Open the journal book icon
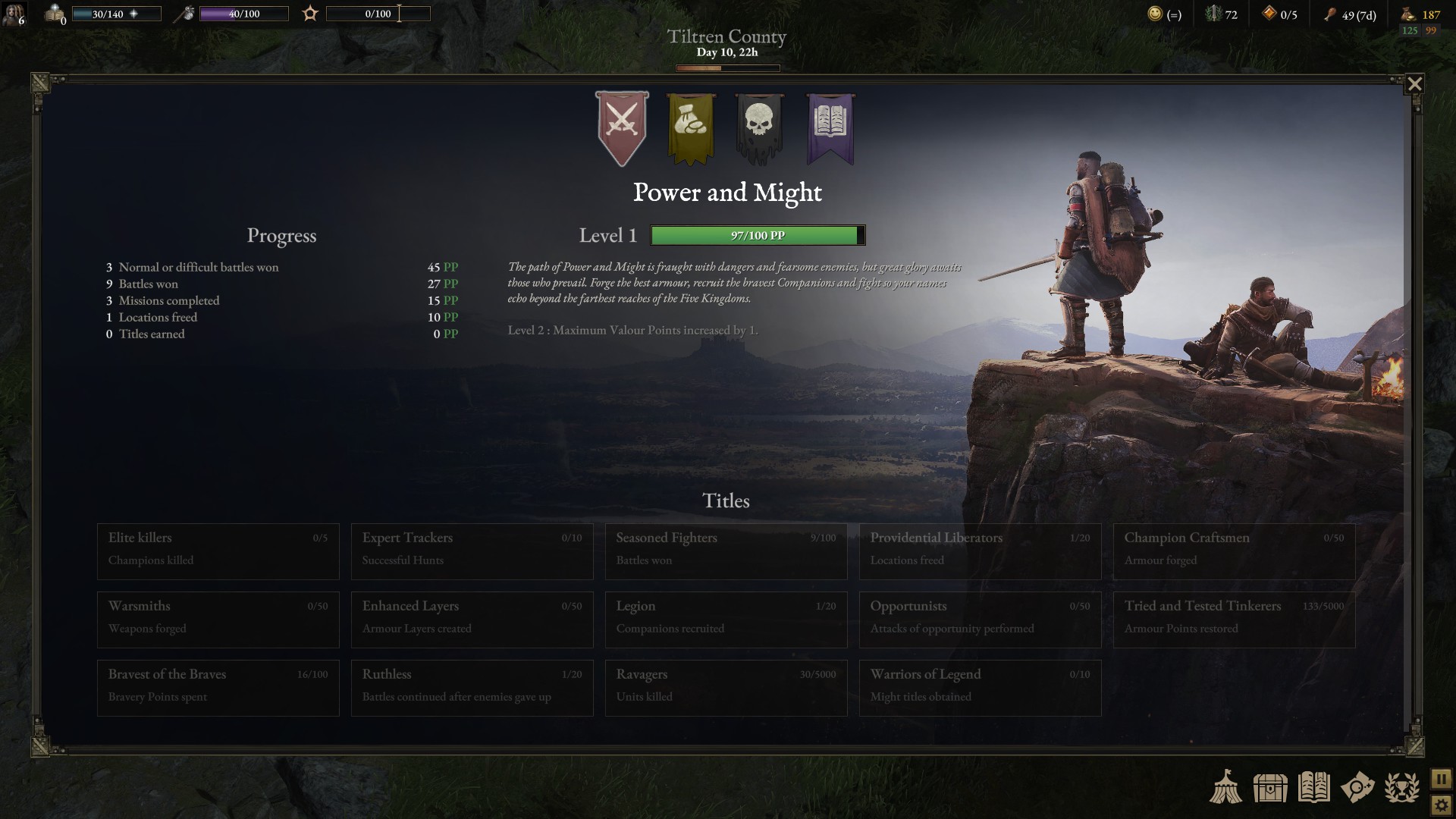1456x819 pixels. 1313,787
